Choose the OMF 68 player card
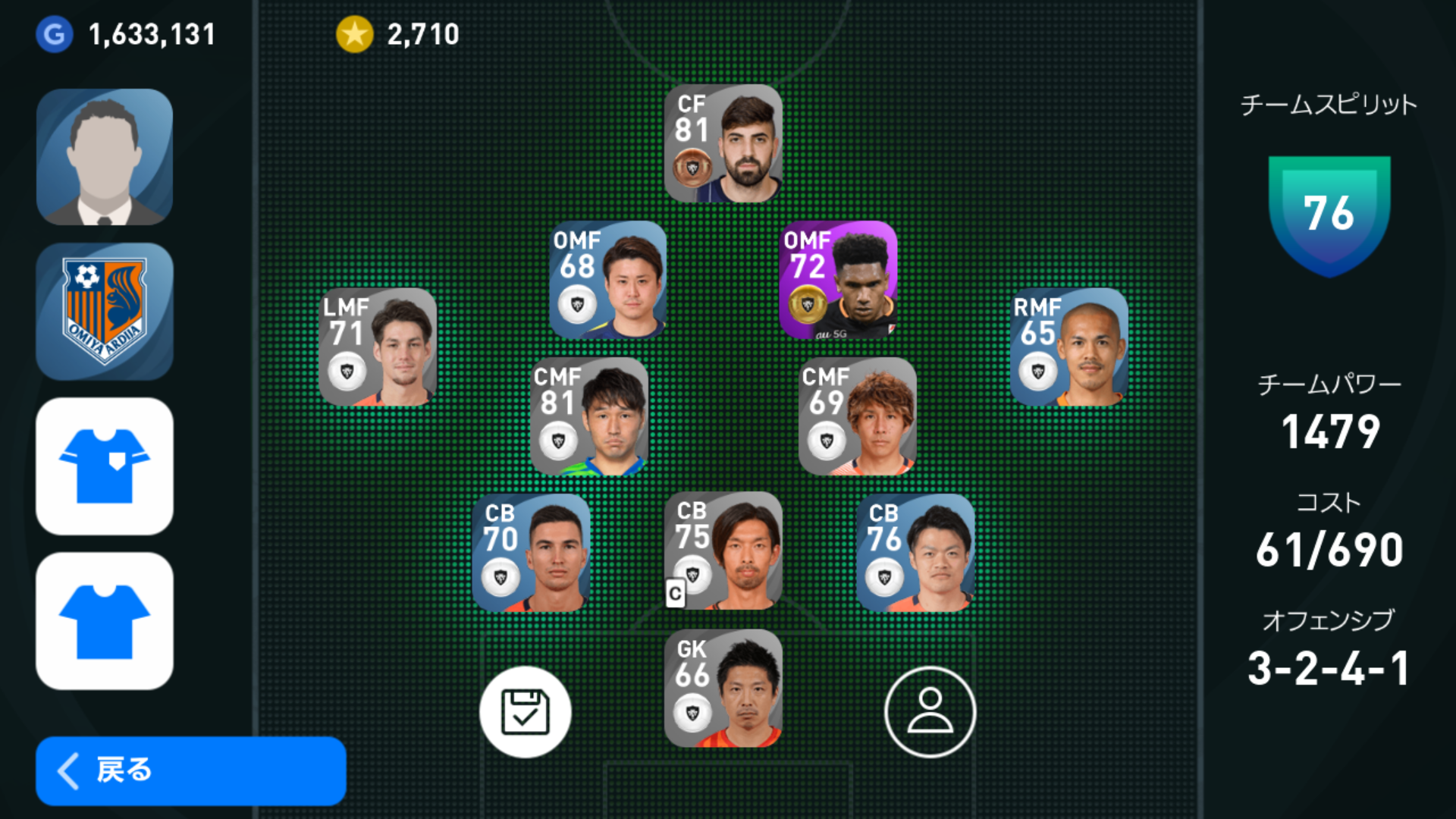 coord(607,280)
